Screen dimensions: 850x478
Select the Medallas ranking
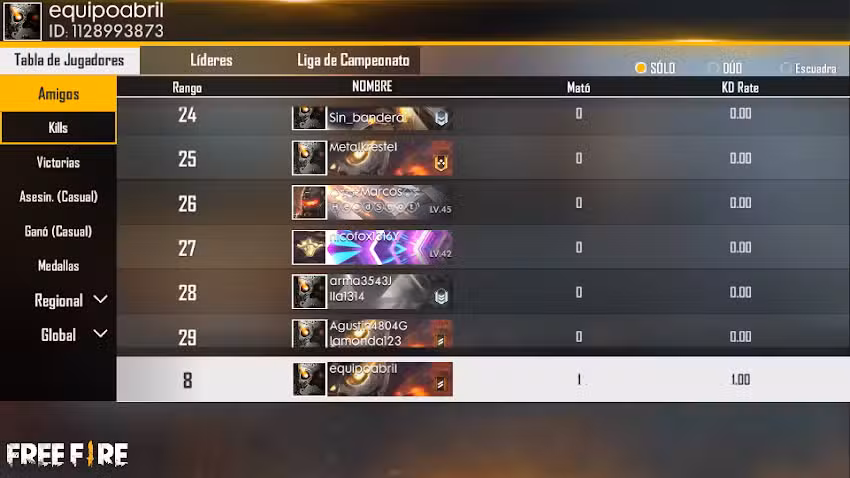point(58,266)
